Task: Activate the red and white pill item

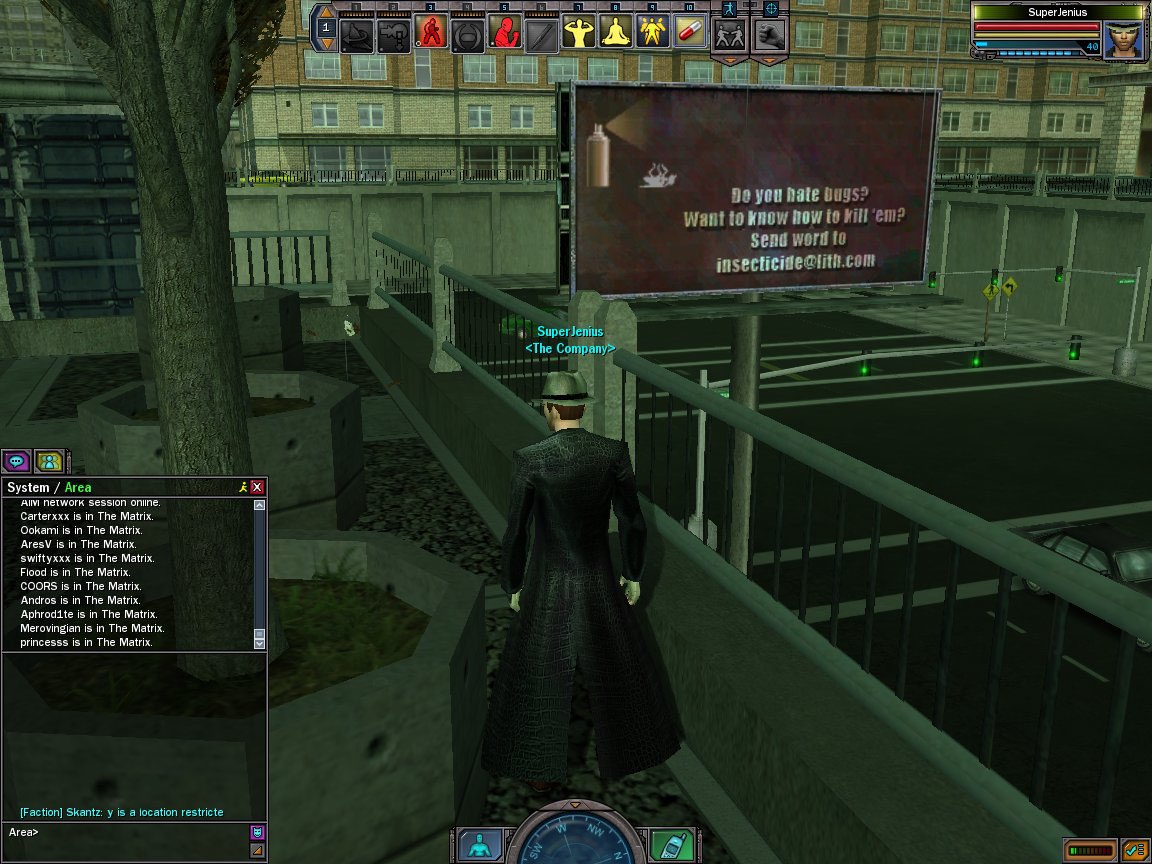Action: click(689, 33)
